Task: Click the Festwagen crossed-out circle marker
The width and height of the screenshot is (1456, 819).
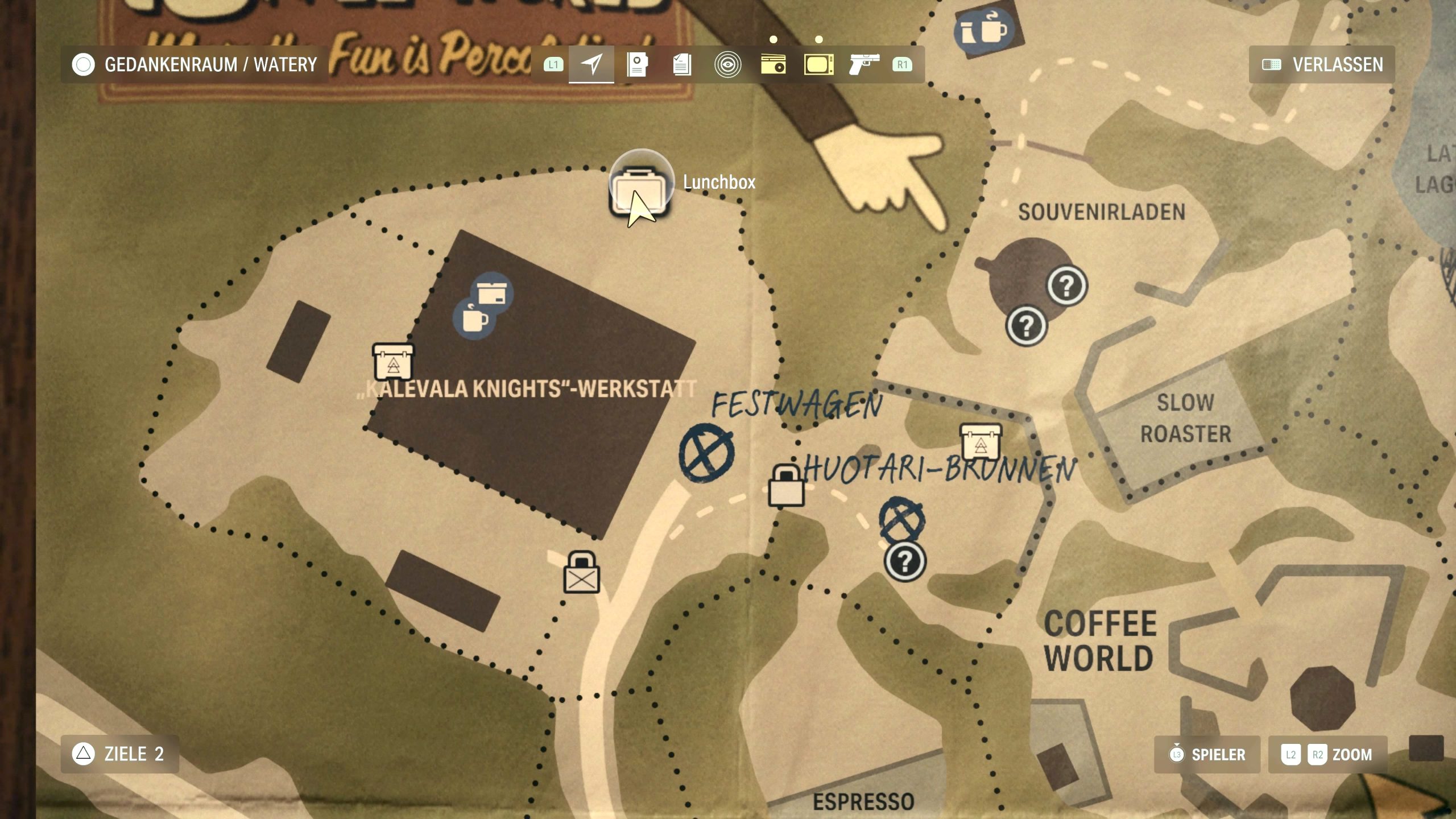Action: click(706, 453)
